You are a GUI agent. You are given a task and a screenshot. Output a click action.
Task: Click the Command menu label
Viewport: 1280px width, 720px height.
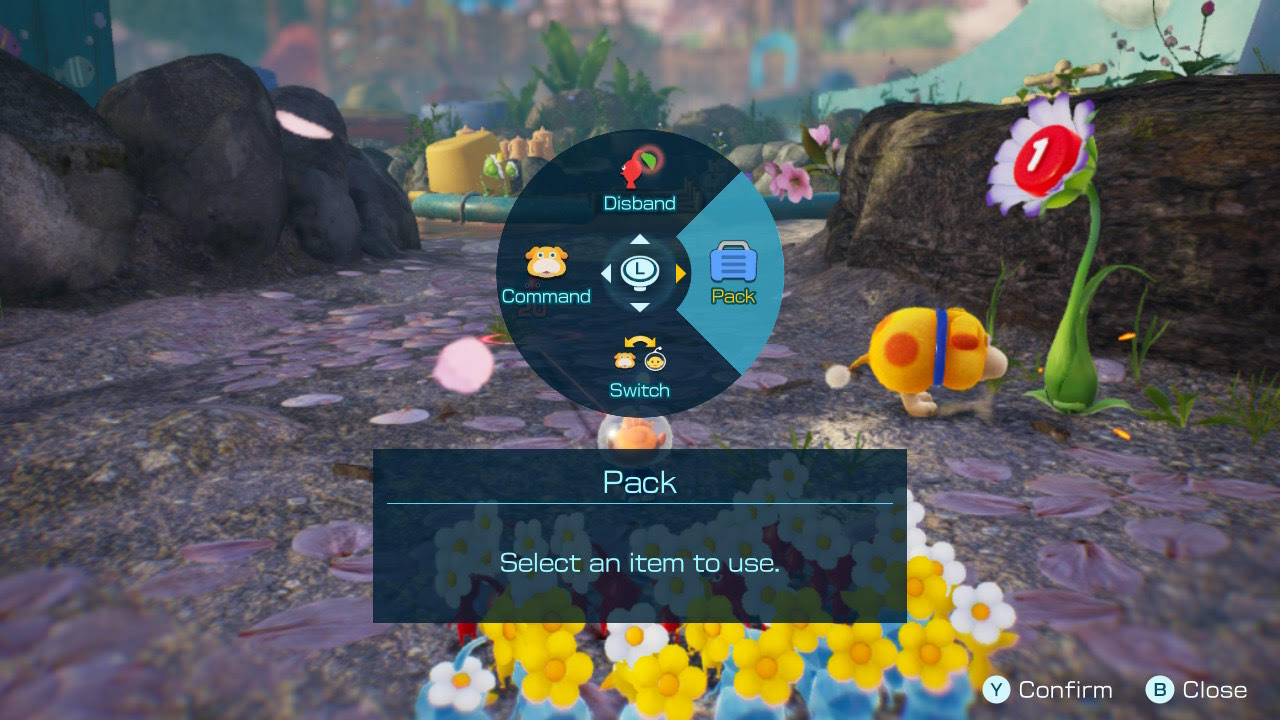546,297
